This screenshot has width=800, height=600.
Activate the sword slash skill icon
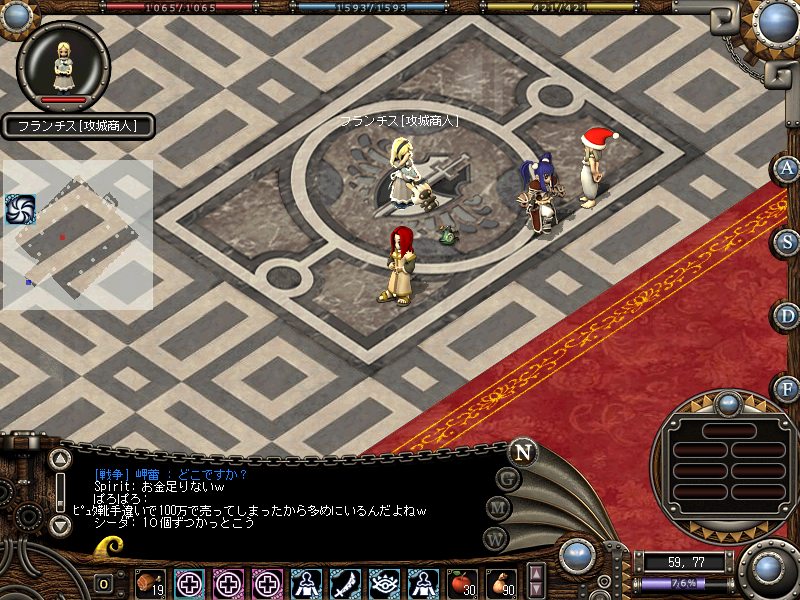pyautogui.click(x=345, y=583)
